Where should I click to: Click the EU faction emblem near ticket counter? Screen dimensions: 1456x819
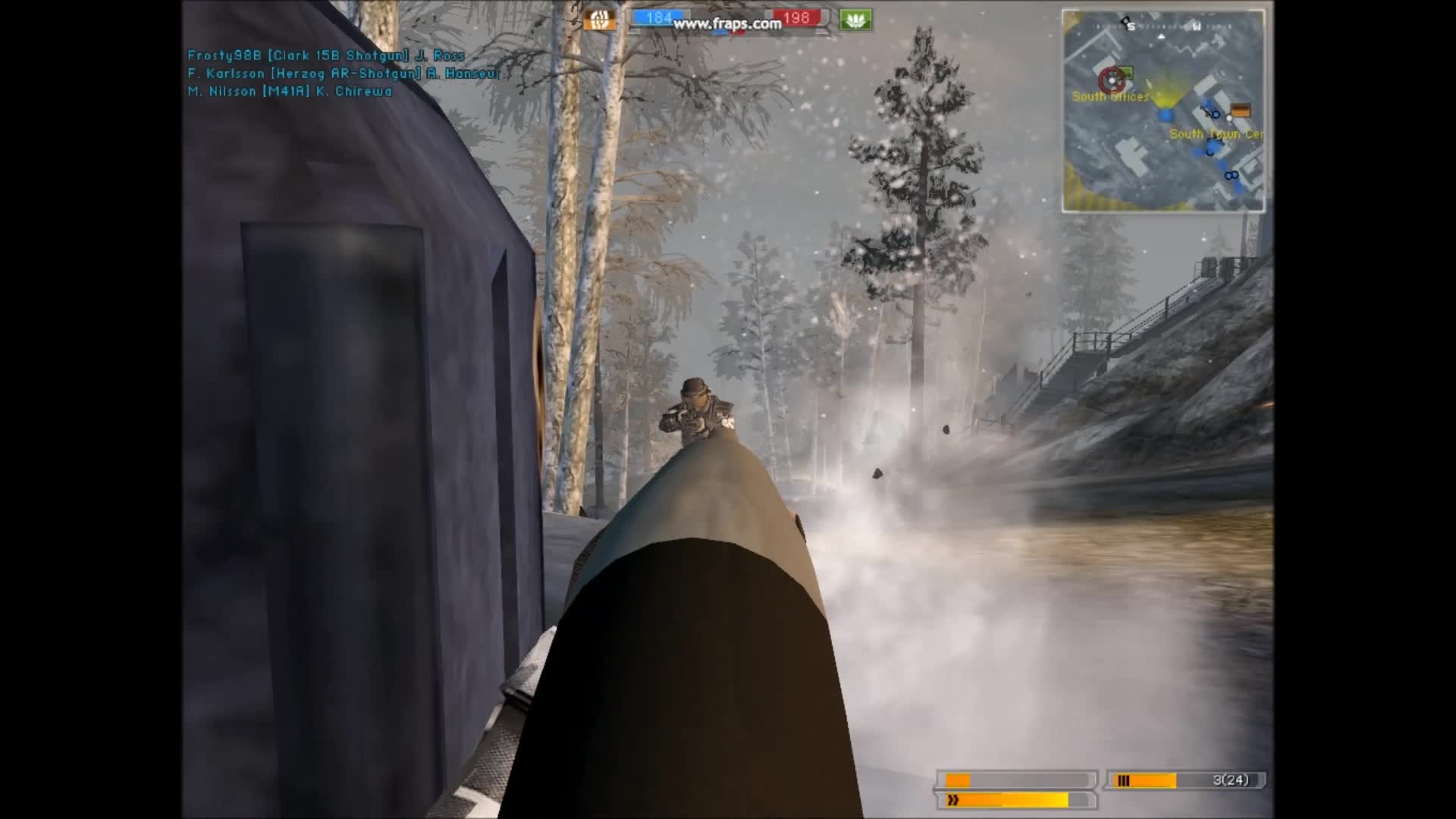tap(600, 19)
